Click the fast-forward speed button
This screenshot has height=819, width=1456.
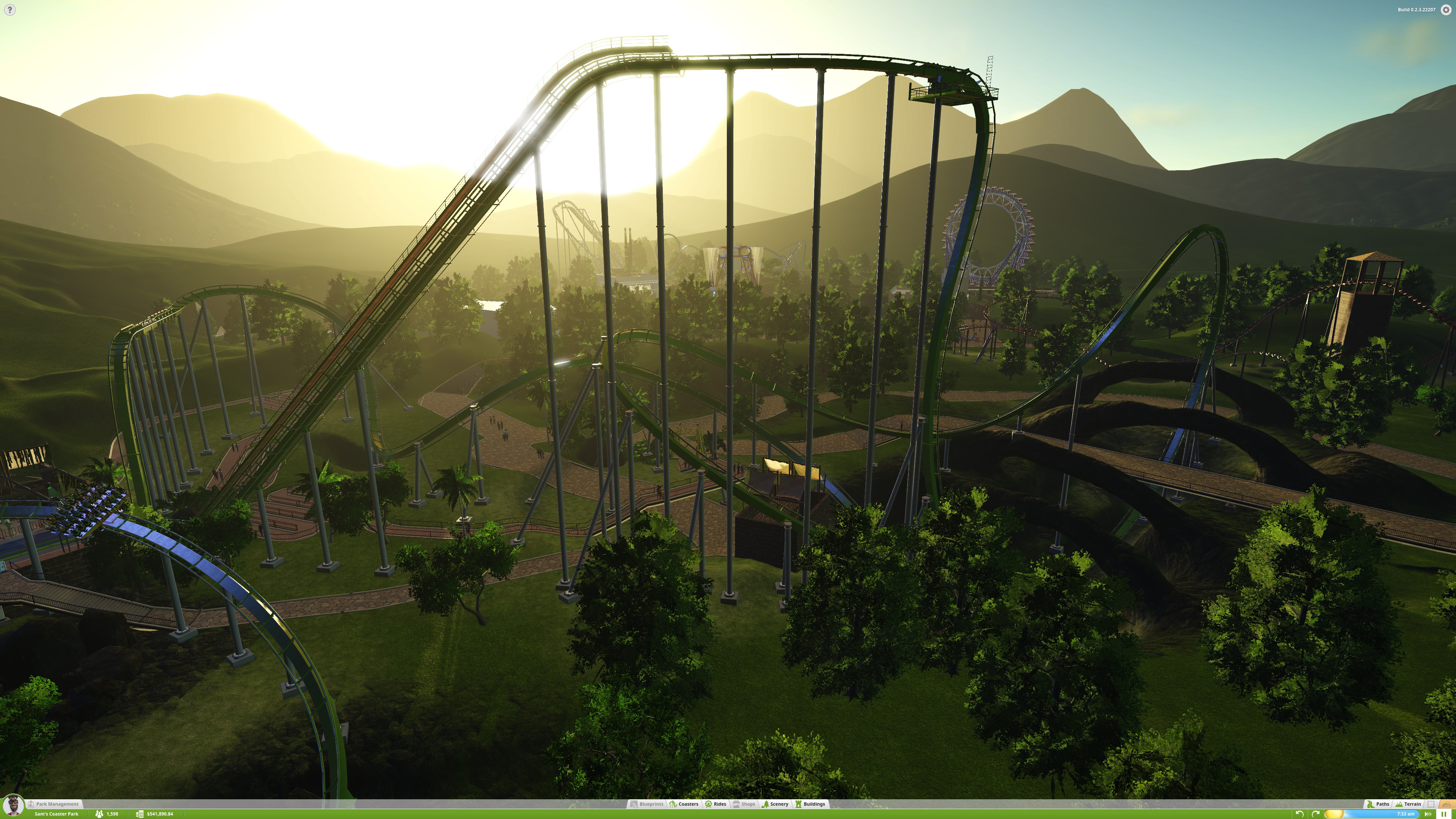(x=1429, y=814)
